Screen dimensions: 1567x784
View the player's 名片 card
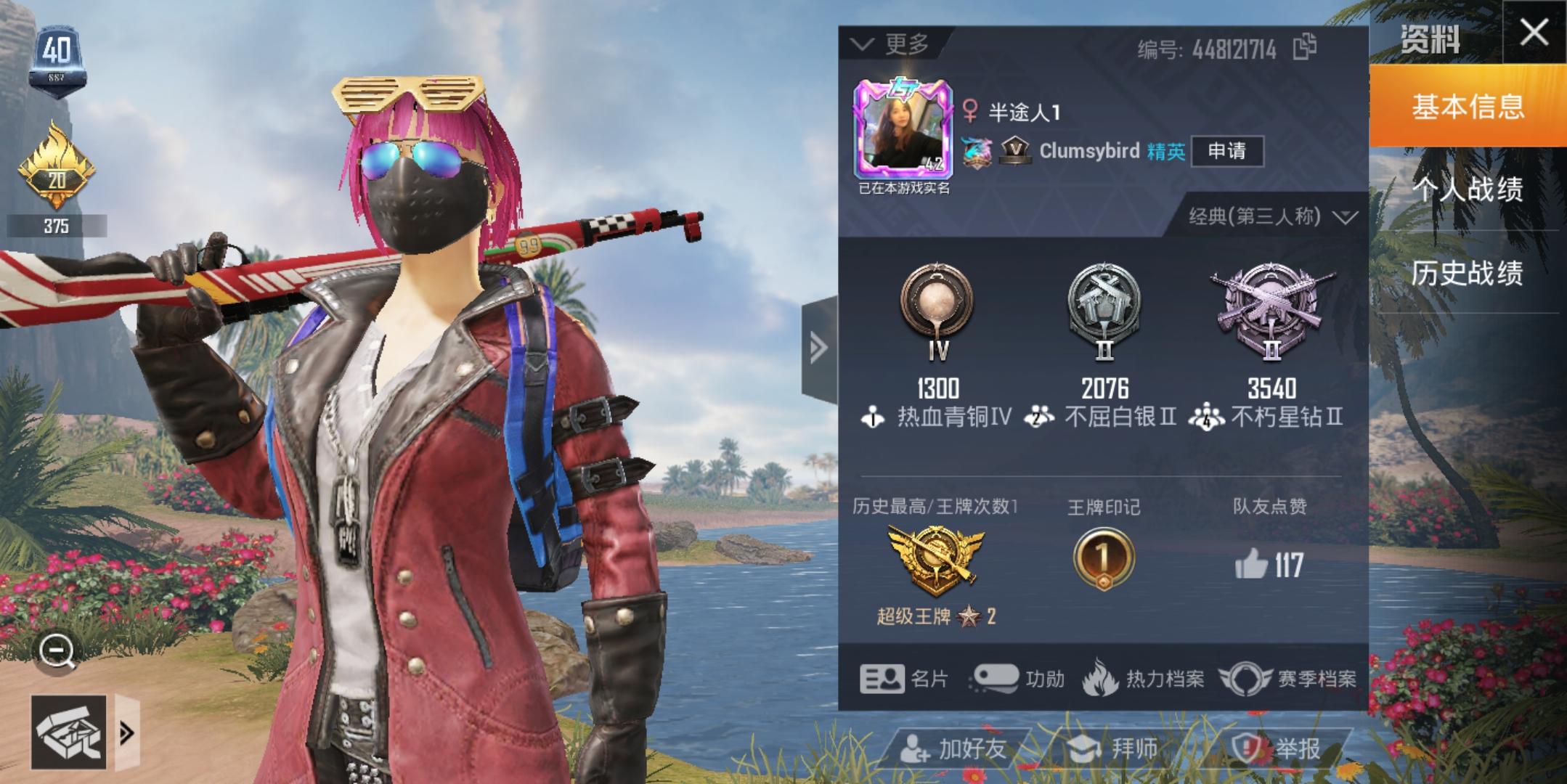pos(904,679)
